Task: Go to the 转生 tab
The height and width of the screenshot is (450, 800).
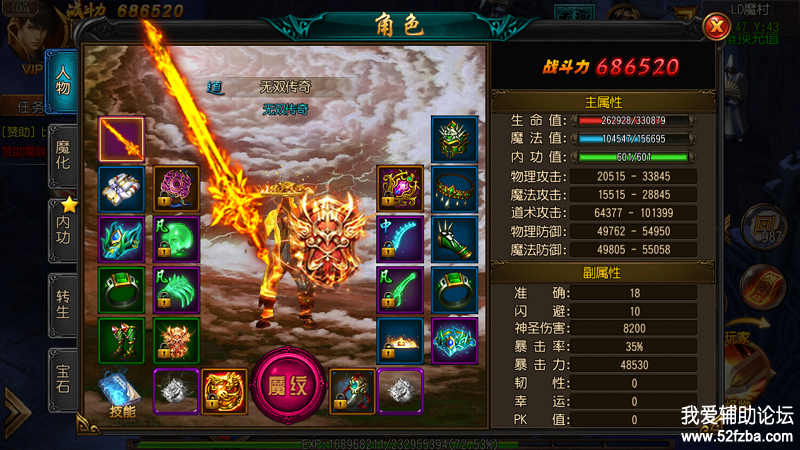Action: click(x=65, y=298)
